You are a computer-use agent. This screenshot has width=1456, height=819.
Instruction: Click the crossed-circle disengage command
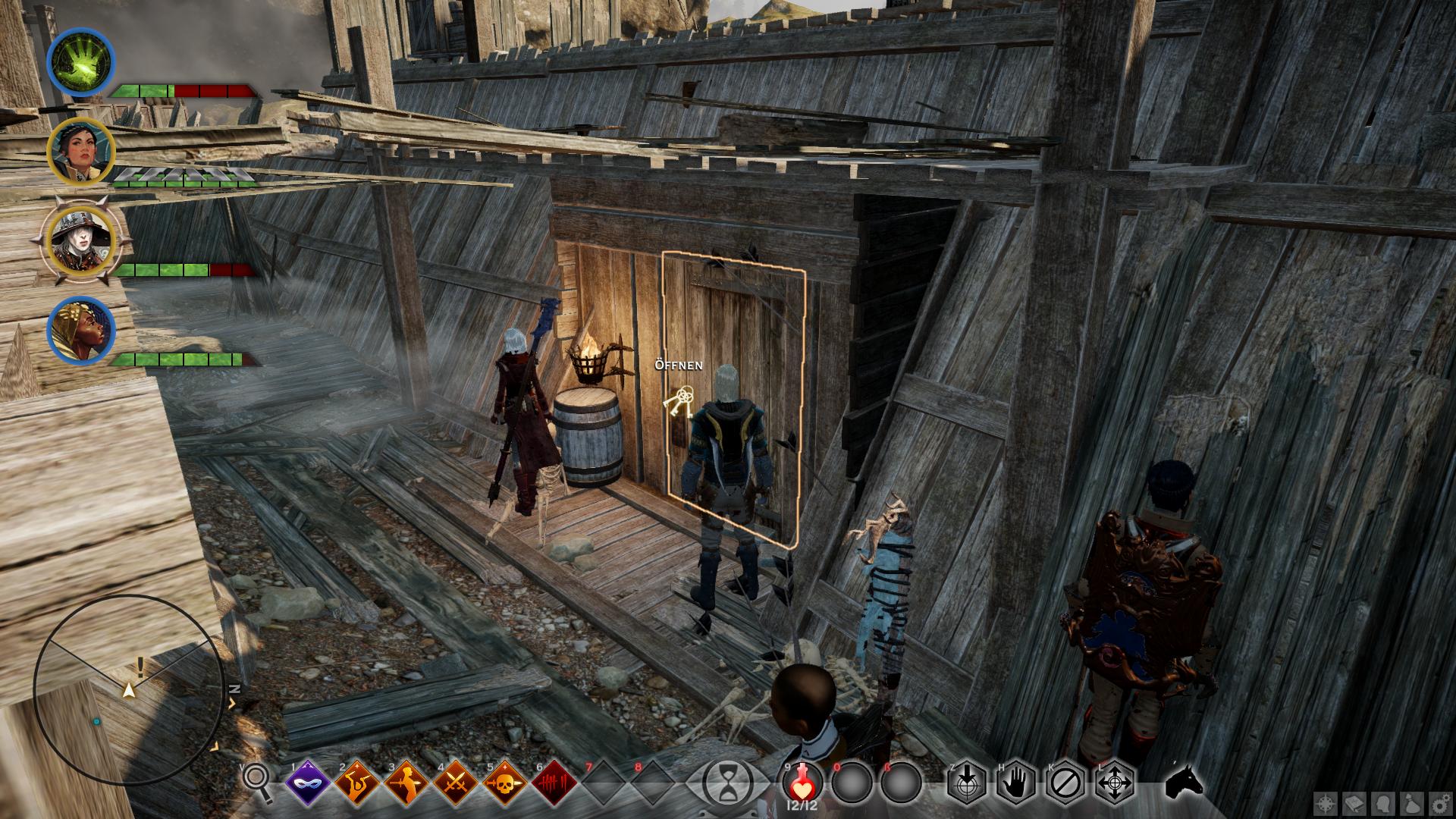(x=1066, y=781)
